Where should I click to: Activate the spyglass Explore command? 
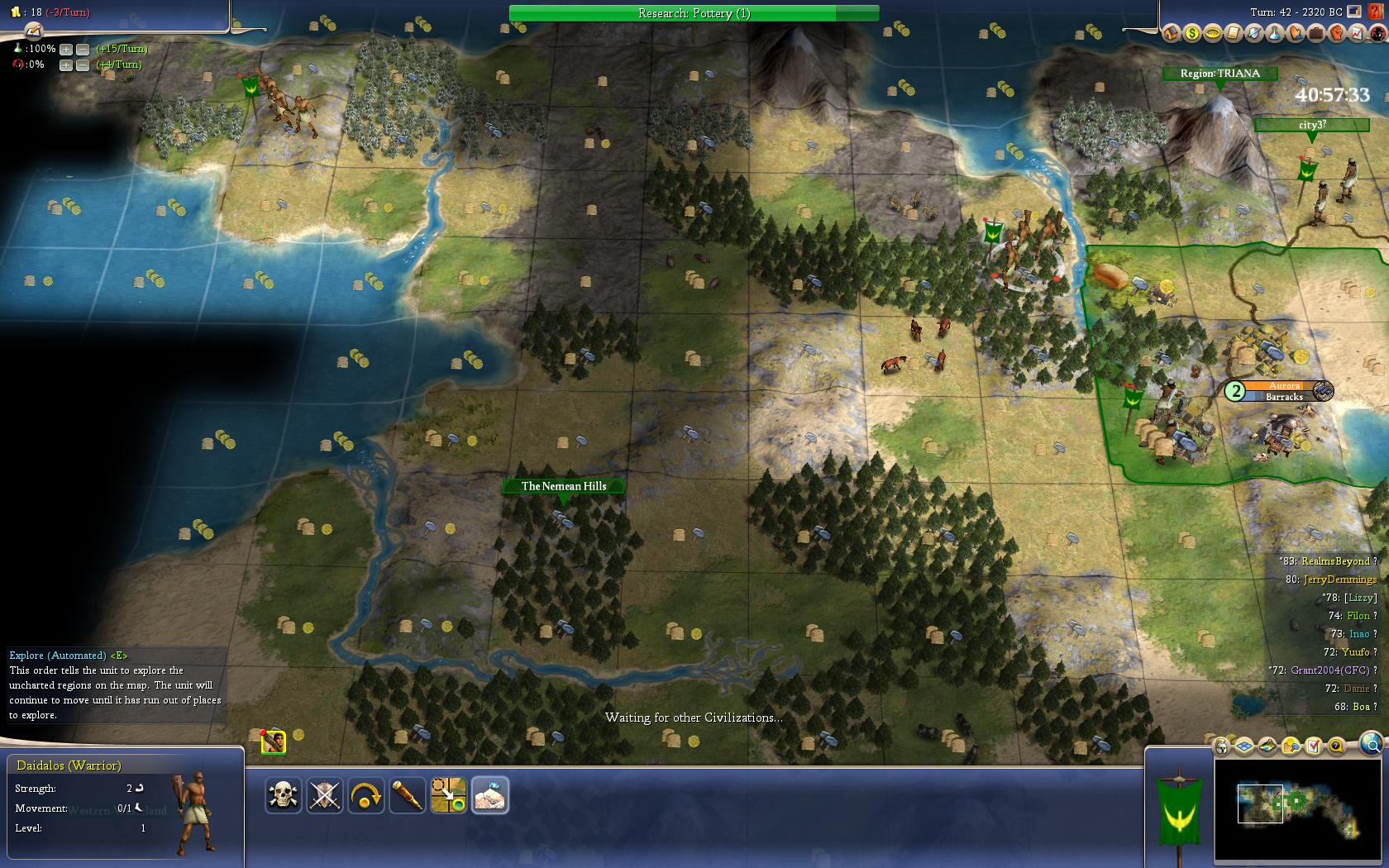[408, 795]
